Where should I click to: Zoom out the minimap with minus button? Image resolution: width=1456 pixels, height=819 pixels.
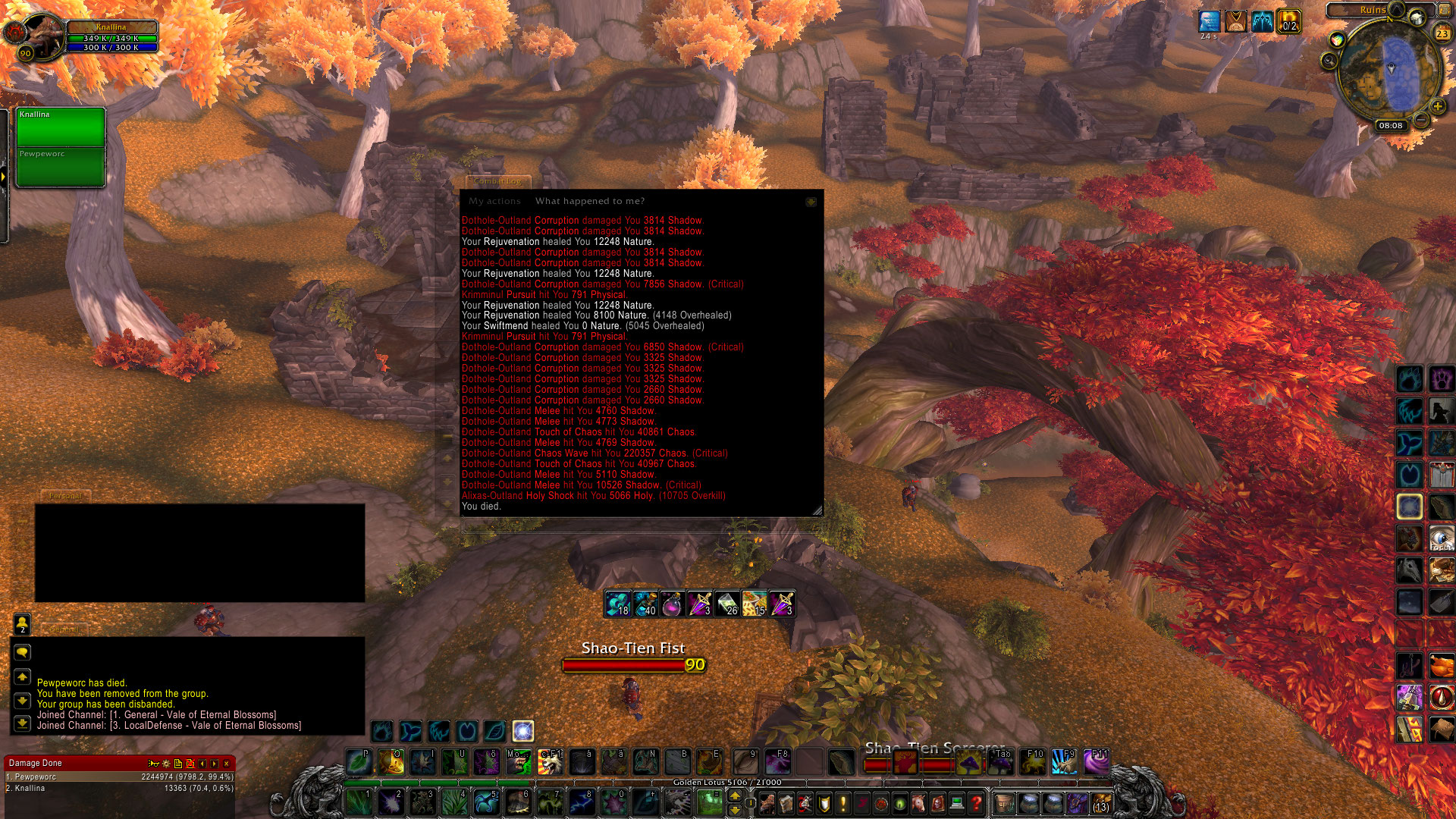point(1422,120)
